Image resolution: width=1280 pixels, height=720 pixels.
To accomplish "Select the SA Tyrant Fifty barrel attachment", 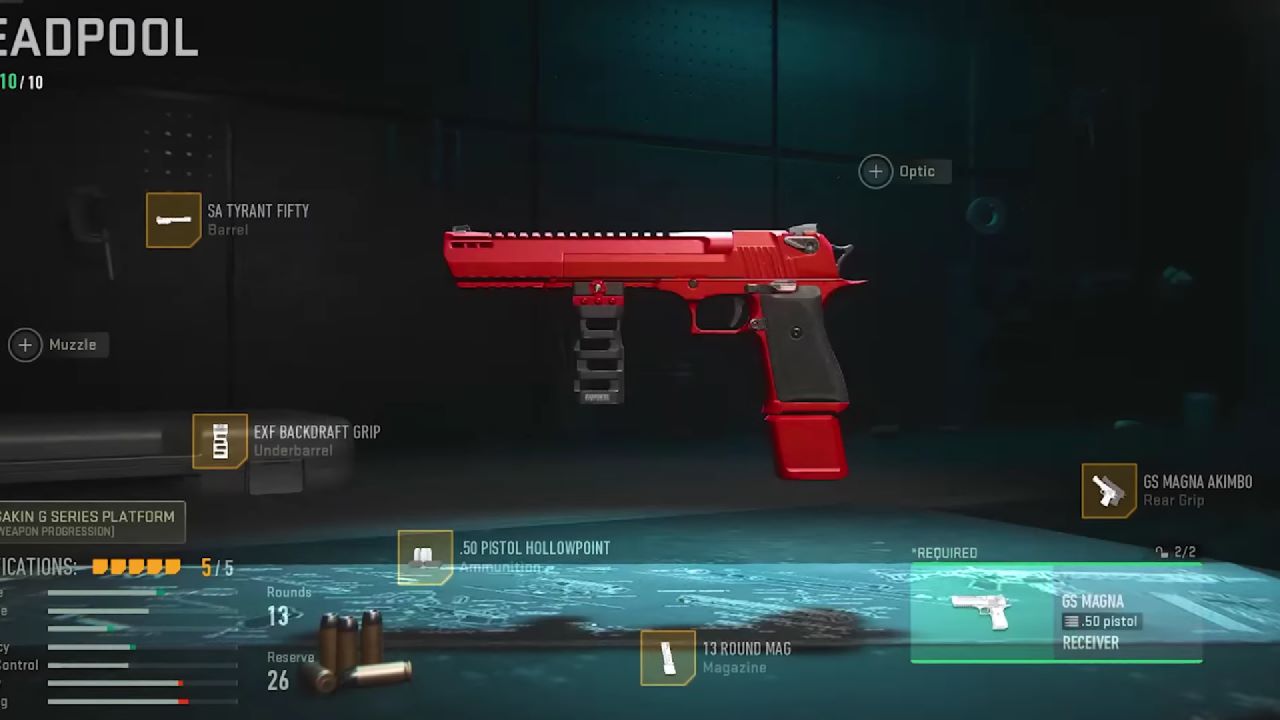I will [x=175, y=220].
